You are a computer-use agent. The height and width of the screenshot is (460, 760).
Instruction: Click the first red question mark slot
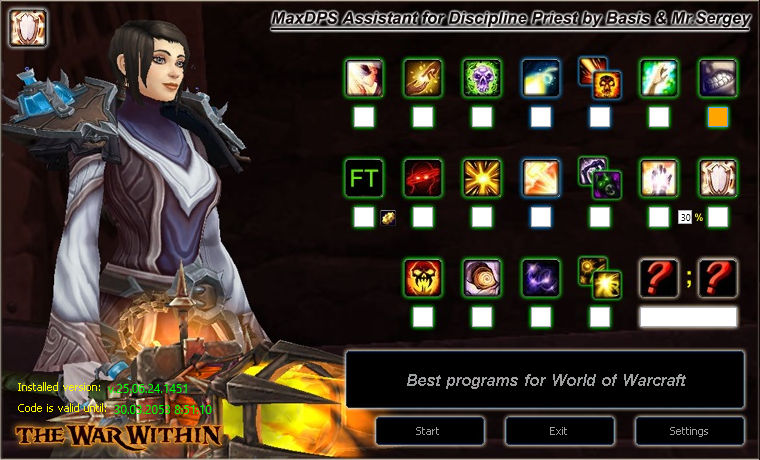pos(659,278)
